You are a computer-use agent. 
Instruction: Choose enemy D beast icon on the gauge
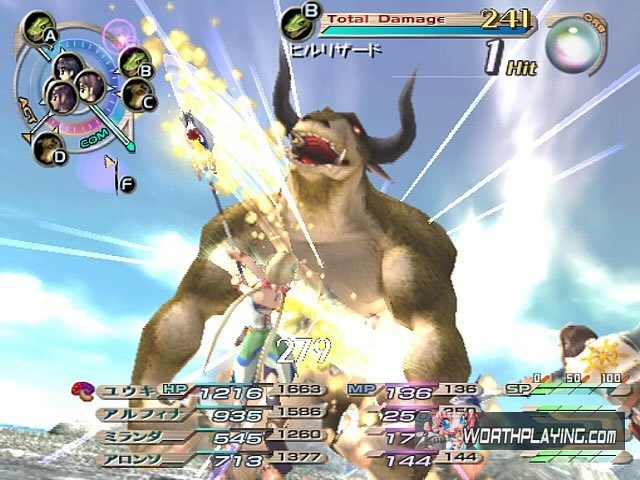pyautogui.click(x=47, y=147)
